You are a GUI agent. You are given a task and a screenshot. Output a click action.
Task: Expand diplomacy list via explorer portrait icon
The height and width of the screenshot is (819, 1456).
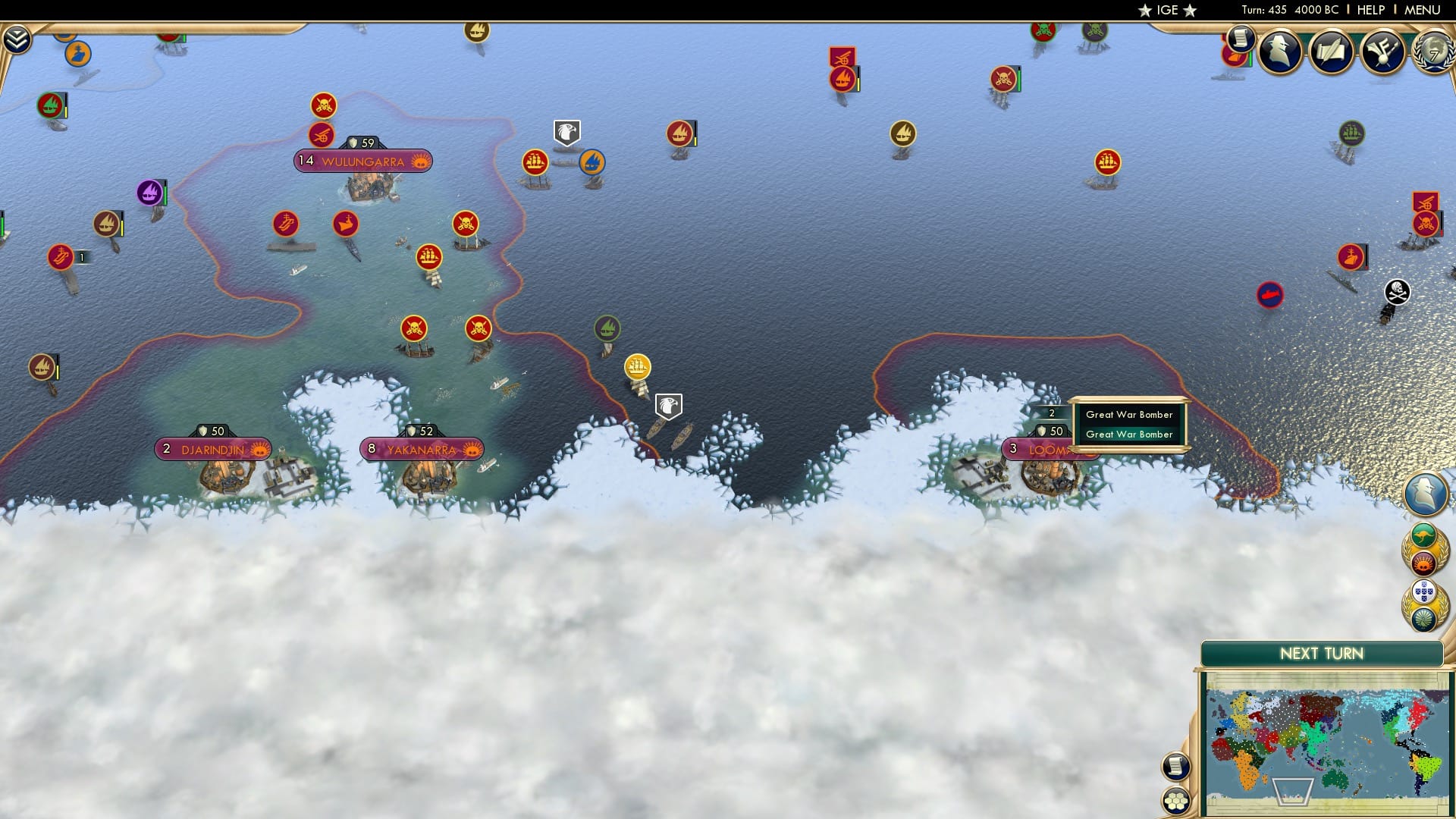[1426, 493]
